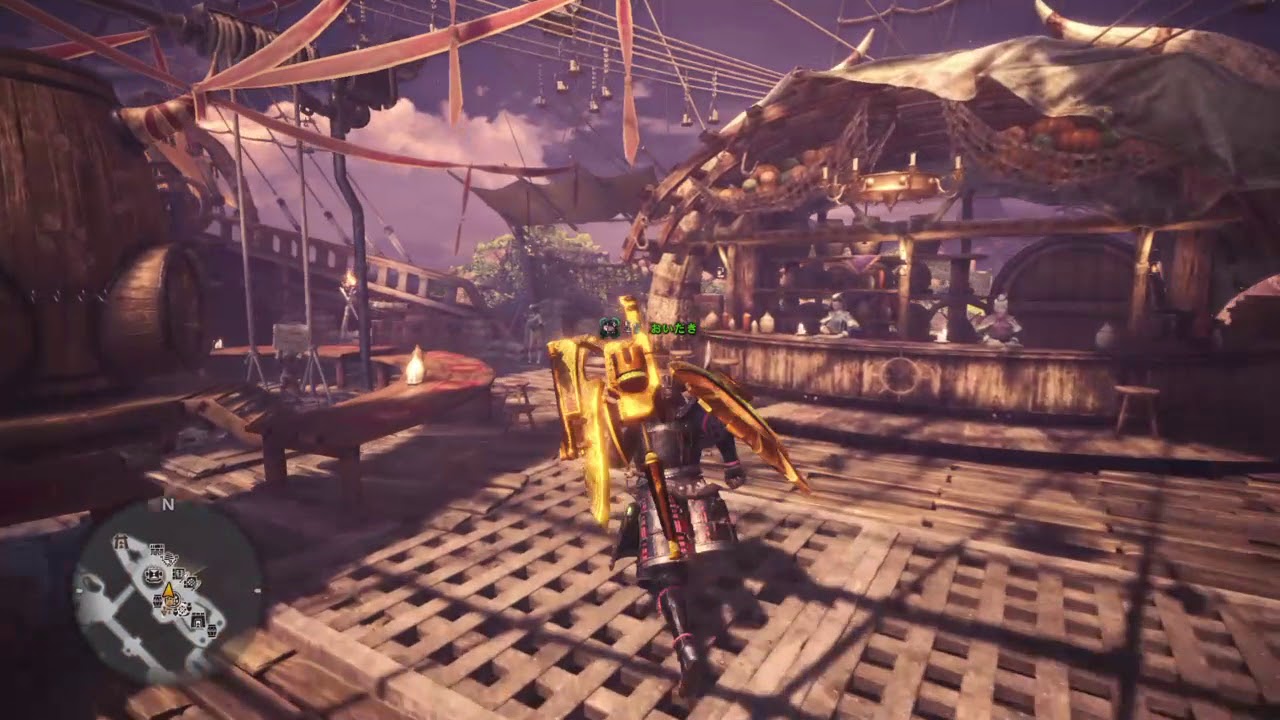Open the circular minimap
Screen dimensions: 1280x720
coord(167,591)
